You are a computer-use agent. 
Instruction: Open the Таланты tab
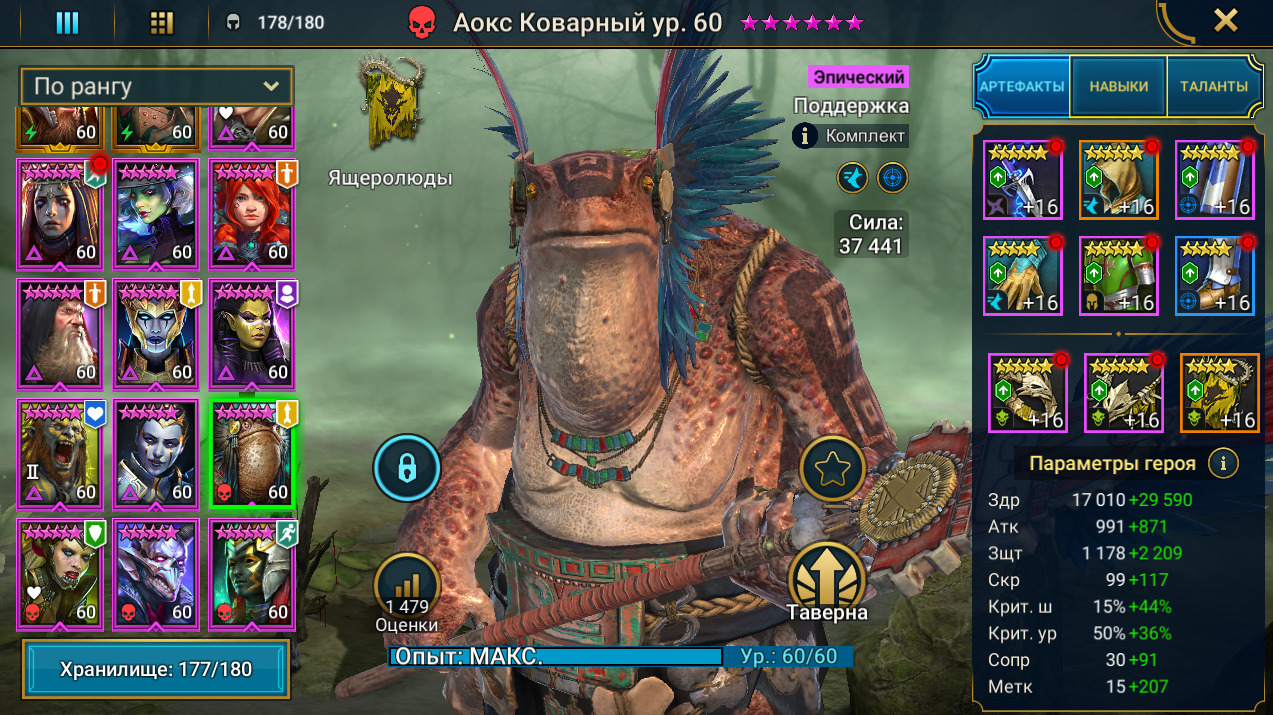click(x=1213, y=87)
